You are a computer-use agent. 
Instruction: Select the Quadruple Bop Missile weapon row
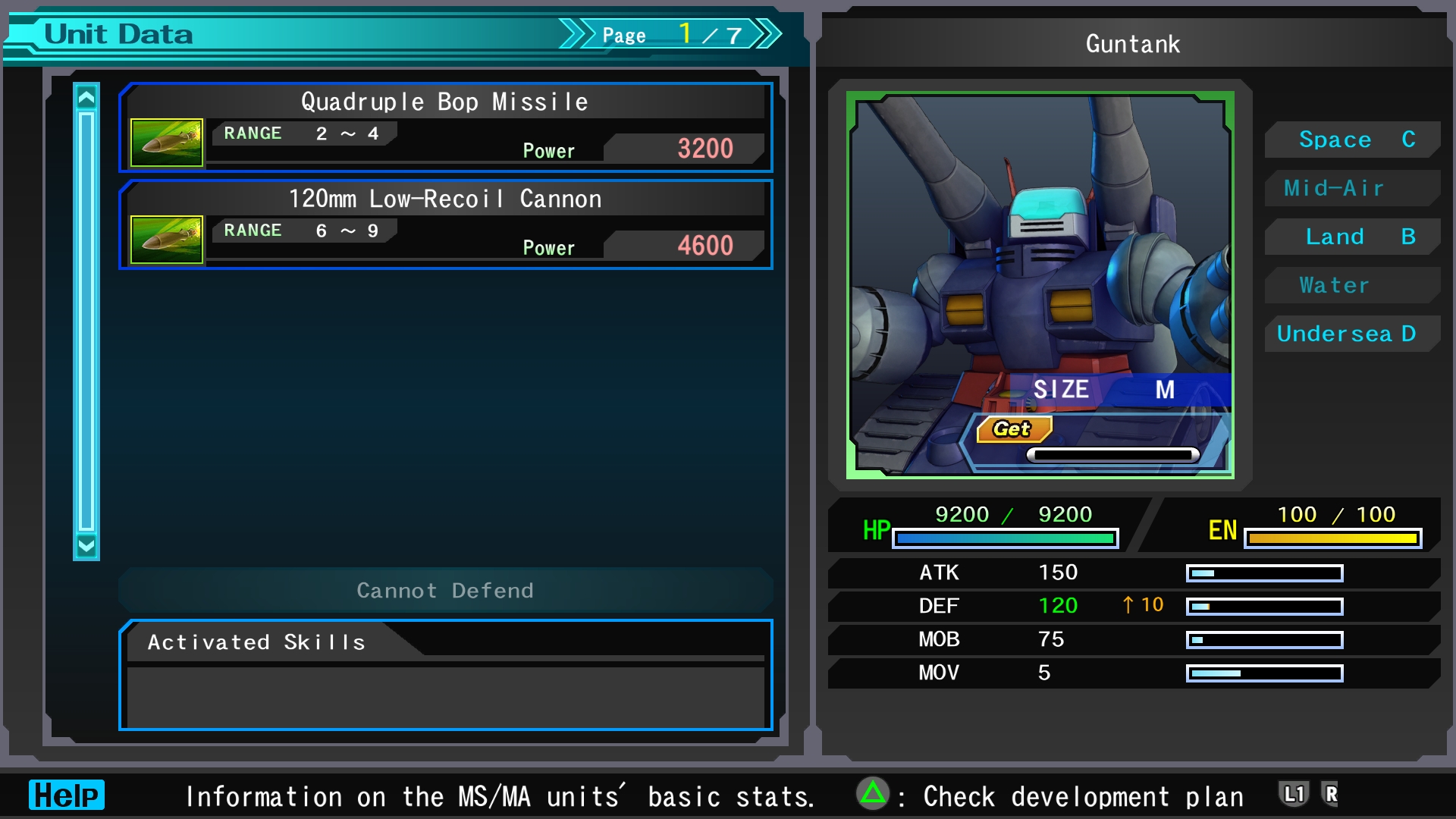(x=446, y=127)
